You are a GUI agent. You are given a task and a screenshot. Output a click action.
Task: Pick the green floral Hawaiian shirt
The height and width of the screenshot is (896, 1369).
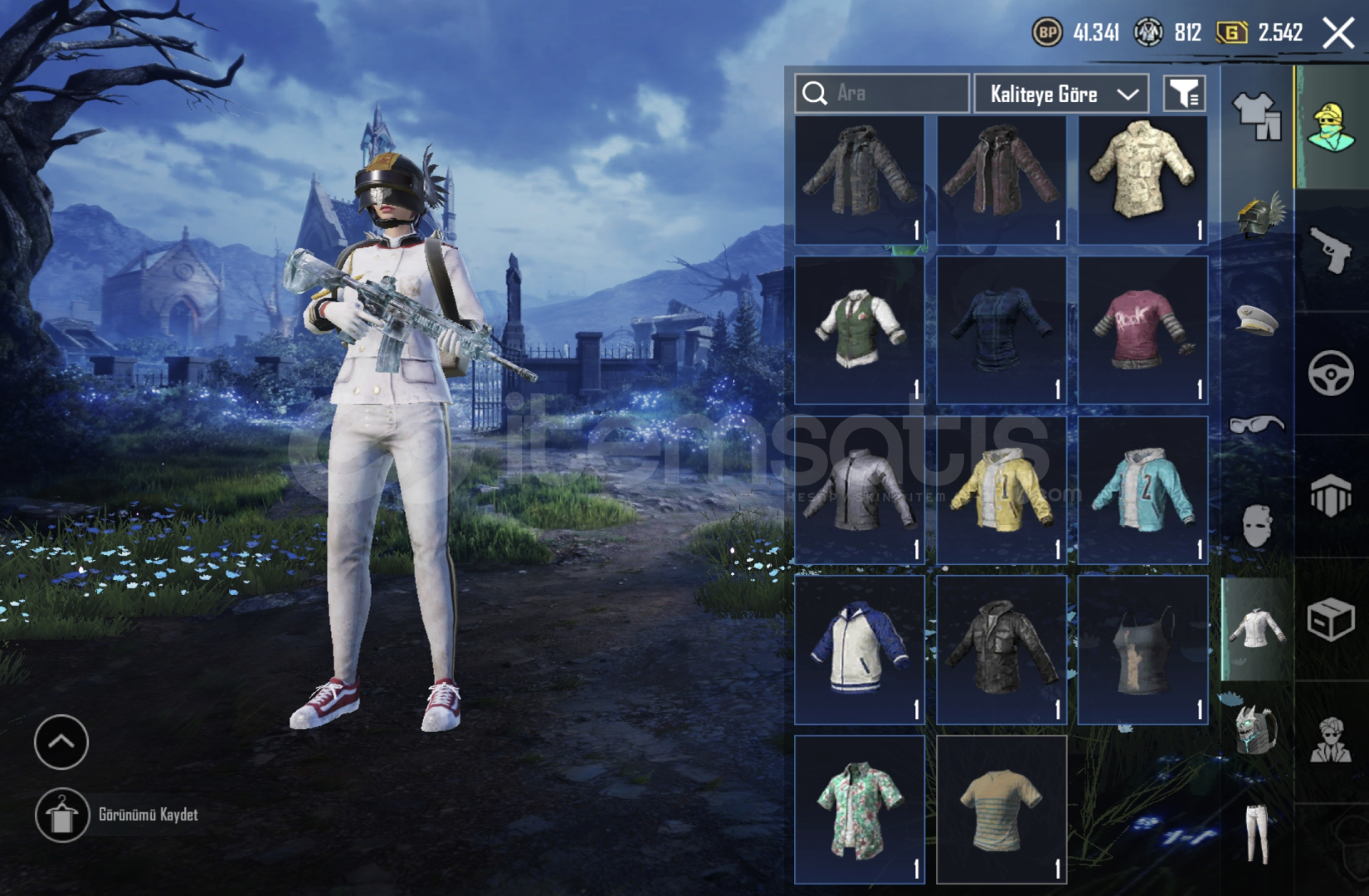point(859,809)
